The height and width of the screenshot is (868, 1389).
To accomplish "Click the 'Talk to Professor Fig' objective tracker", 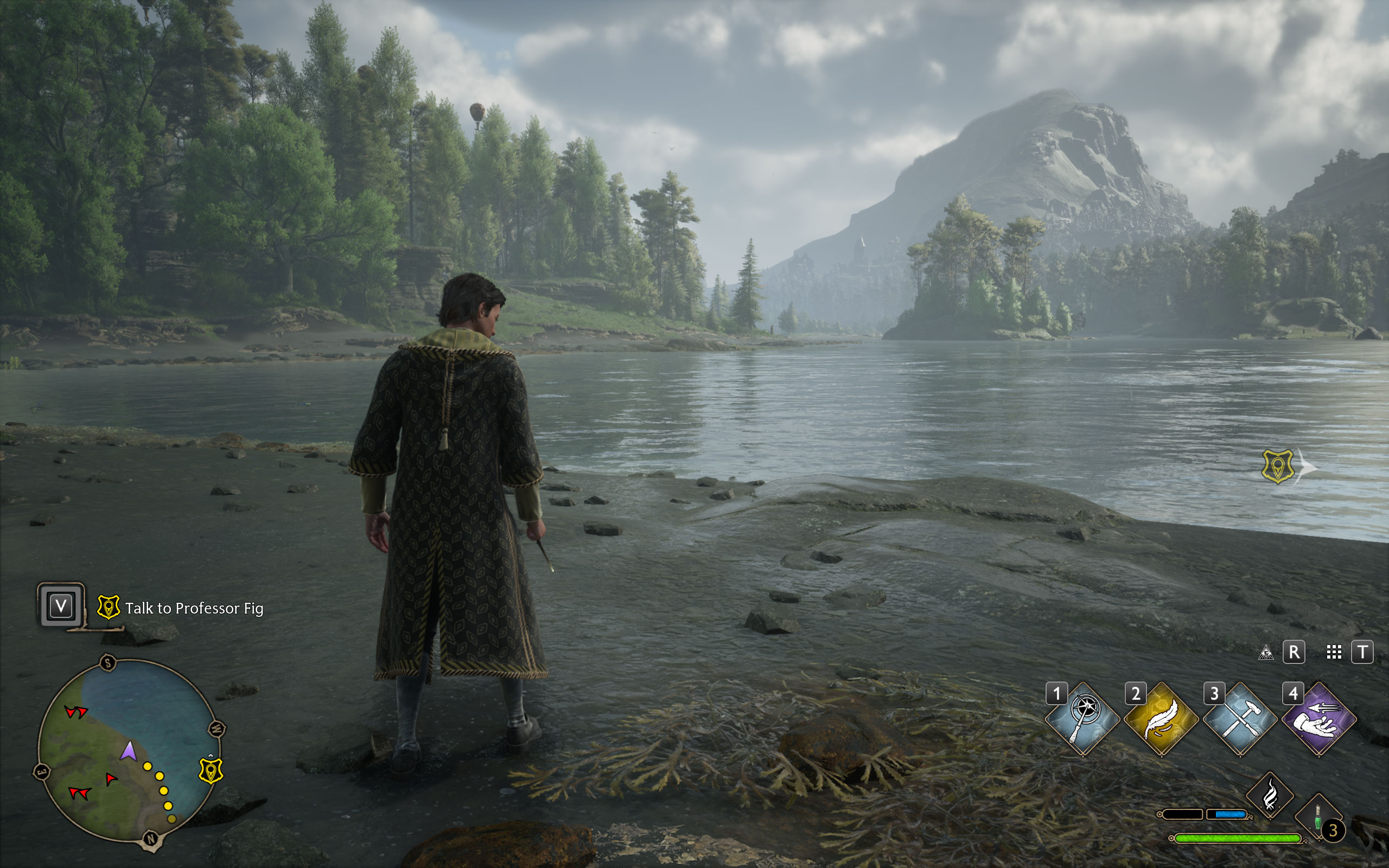I will point(194,608).
